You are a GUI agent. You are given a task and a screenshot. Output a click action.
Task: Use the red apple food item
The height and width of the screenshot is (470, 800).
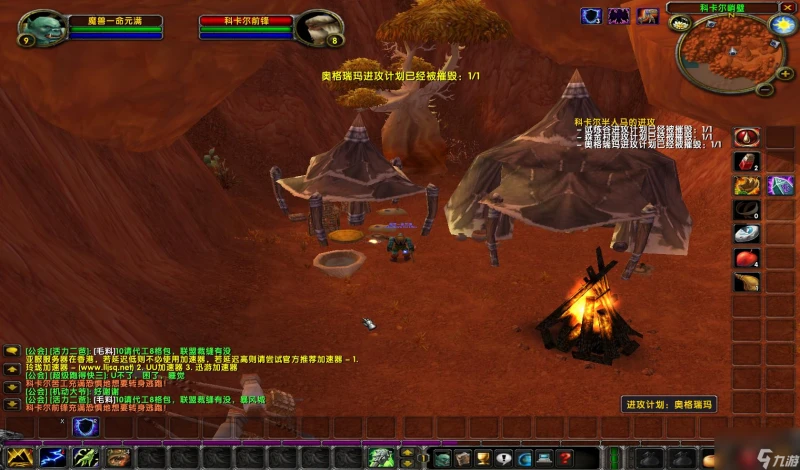pos(746,258)
